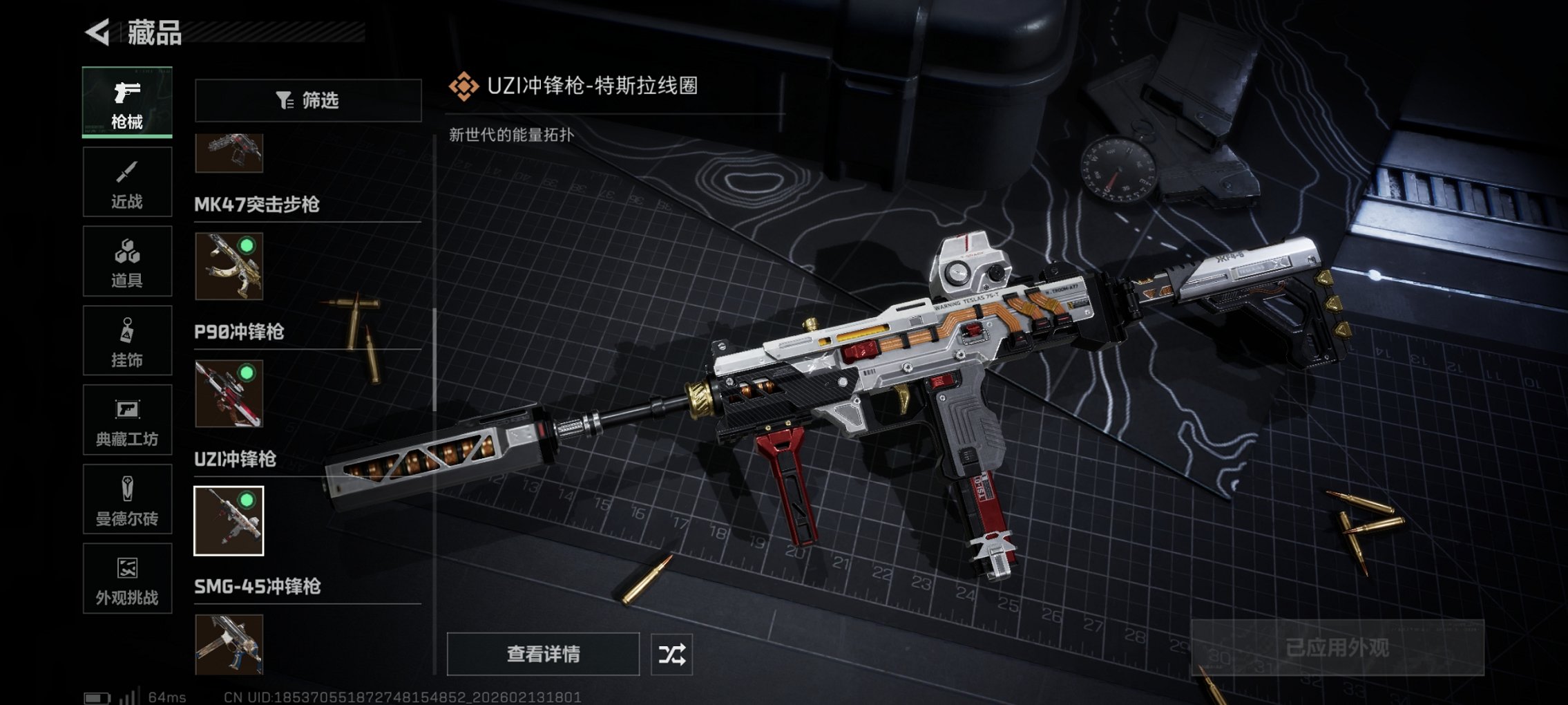The width and height of the screenshot is (1568, 705).
Task: Select the 道具 items category icon
Action: (127, 261)
